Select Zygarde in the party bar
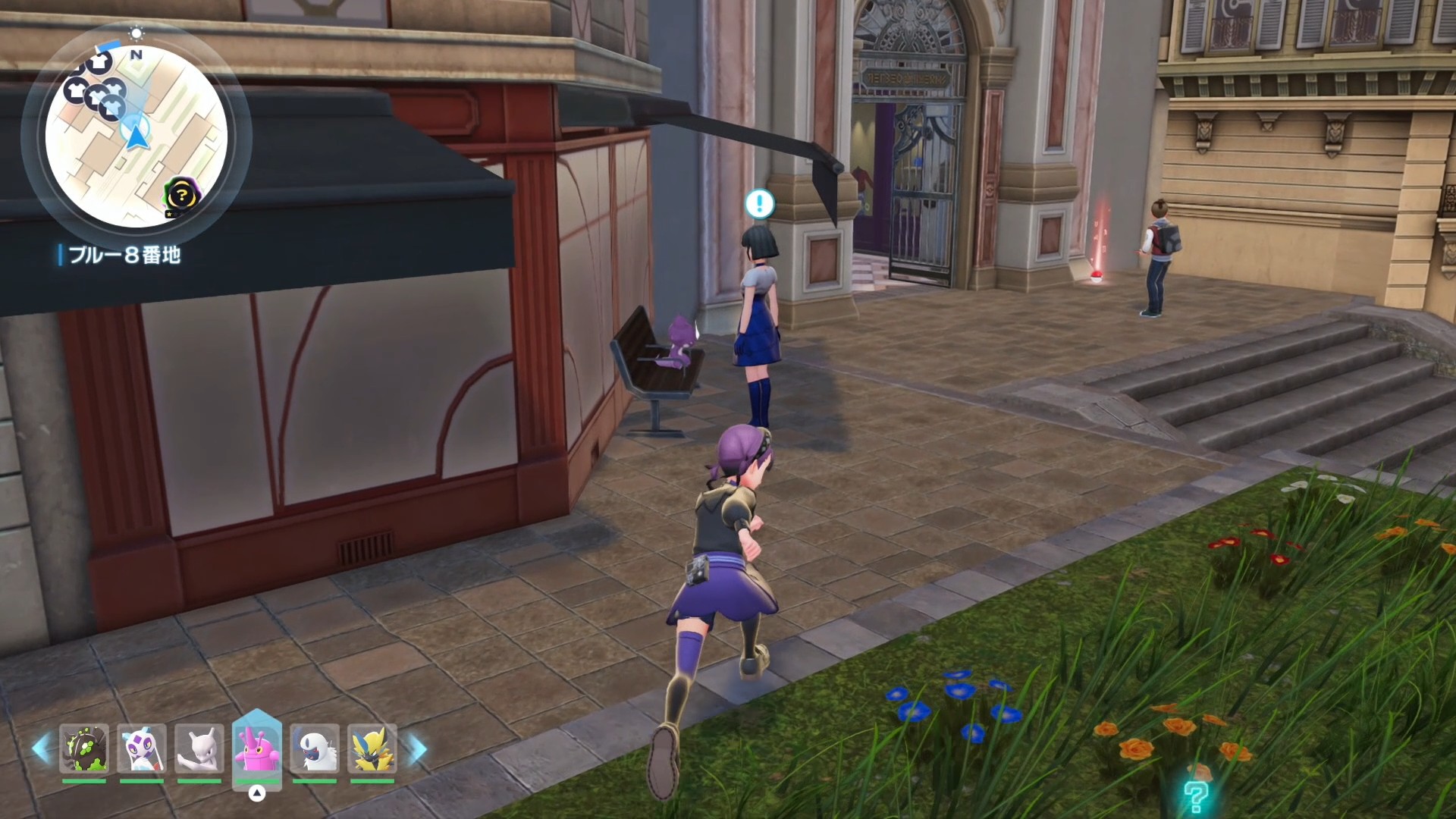 click(84, 749)
